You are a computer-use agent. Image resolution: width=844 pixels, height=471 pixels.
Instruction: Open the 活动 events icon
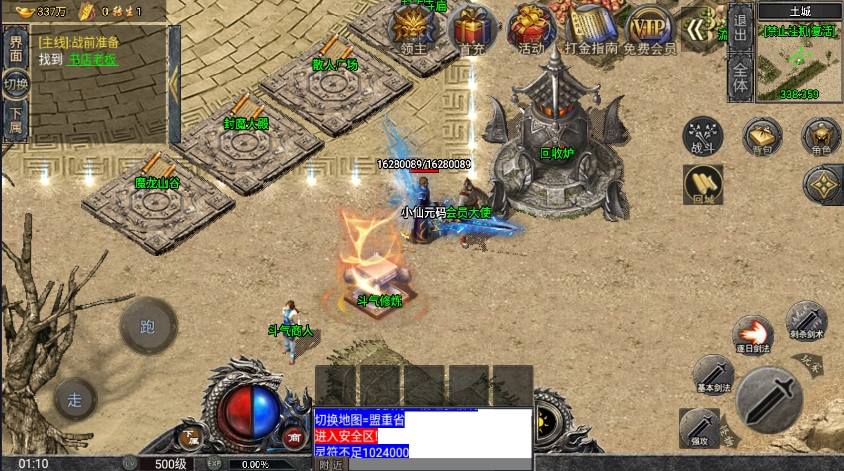pos(530,28)
